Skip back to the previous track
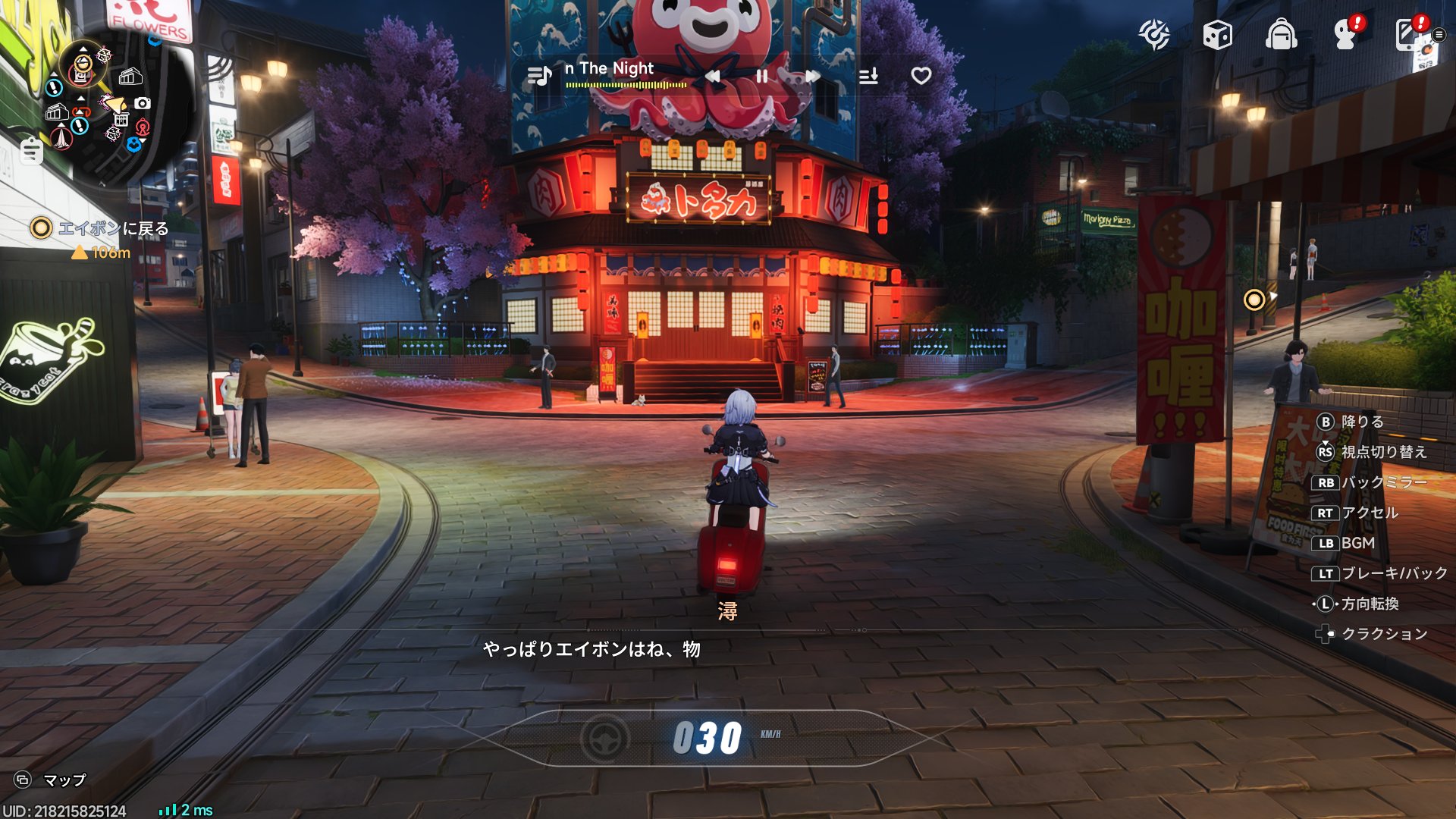The width and height of the screenshot is (1456, 819). pos(712,76)
